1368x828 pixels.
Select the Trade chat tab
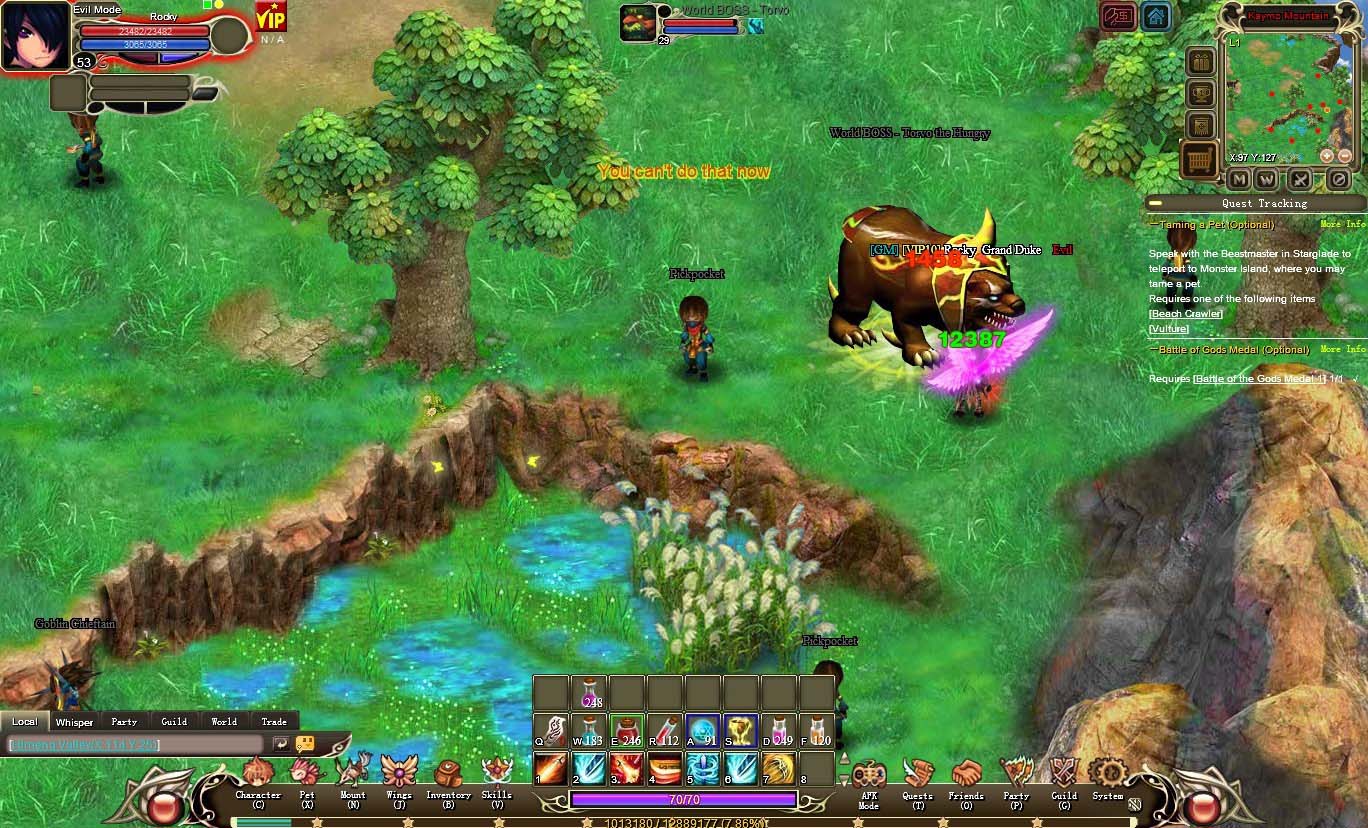pos(274,721)
